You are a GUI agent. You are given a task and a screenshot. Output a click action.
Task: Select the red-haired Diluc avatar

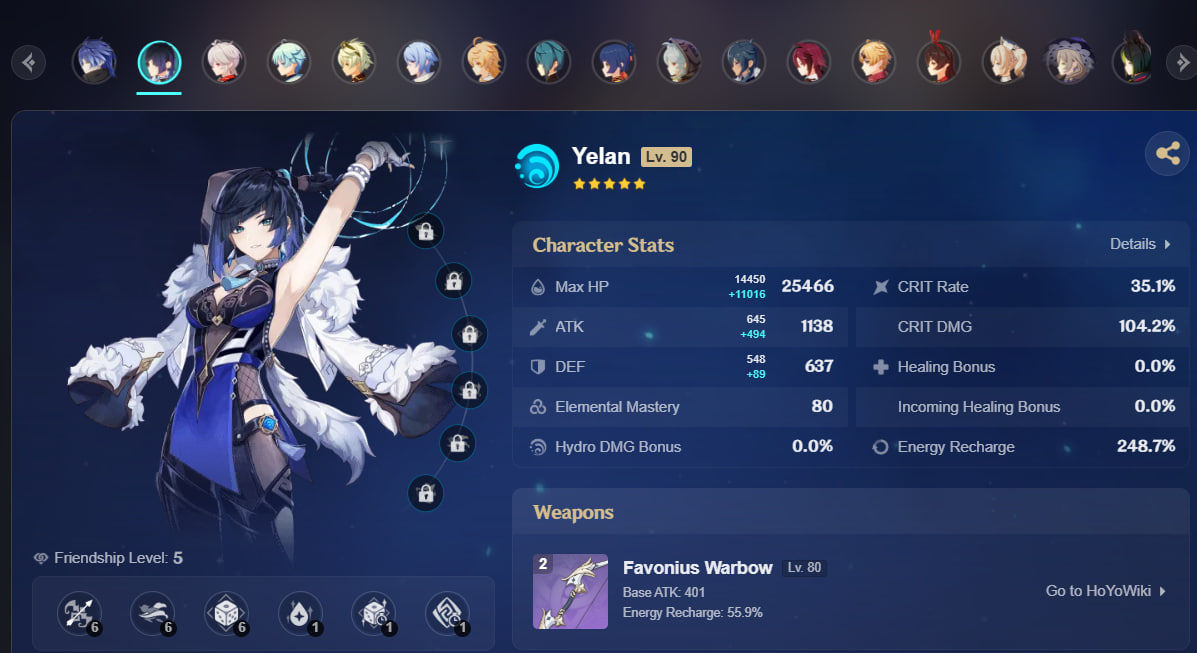tap(808, 62)
